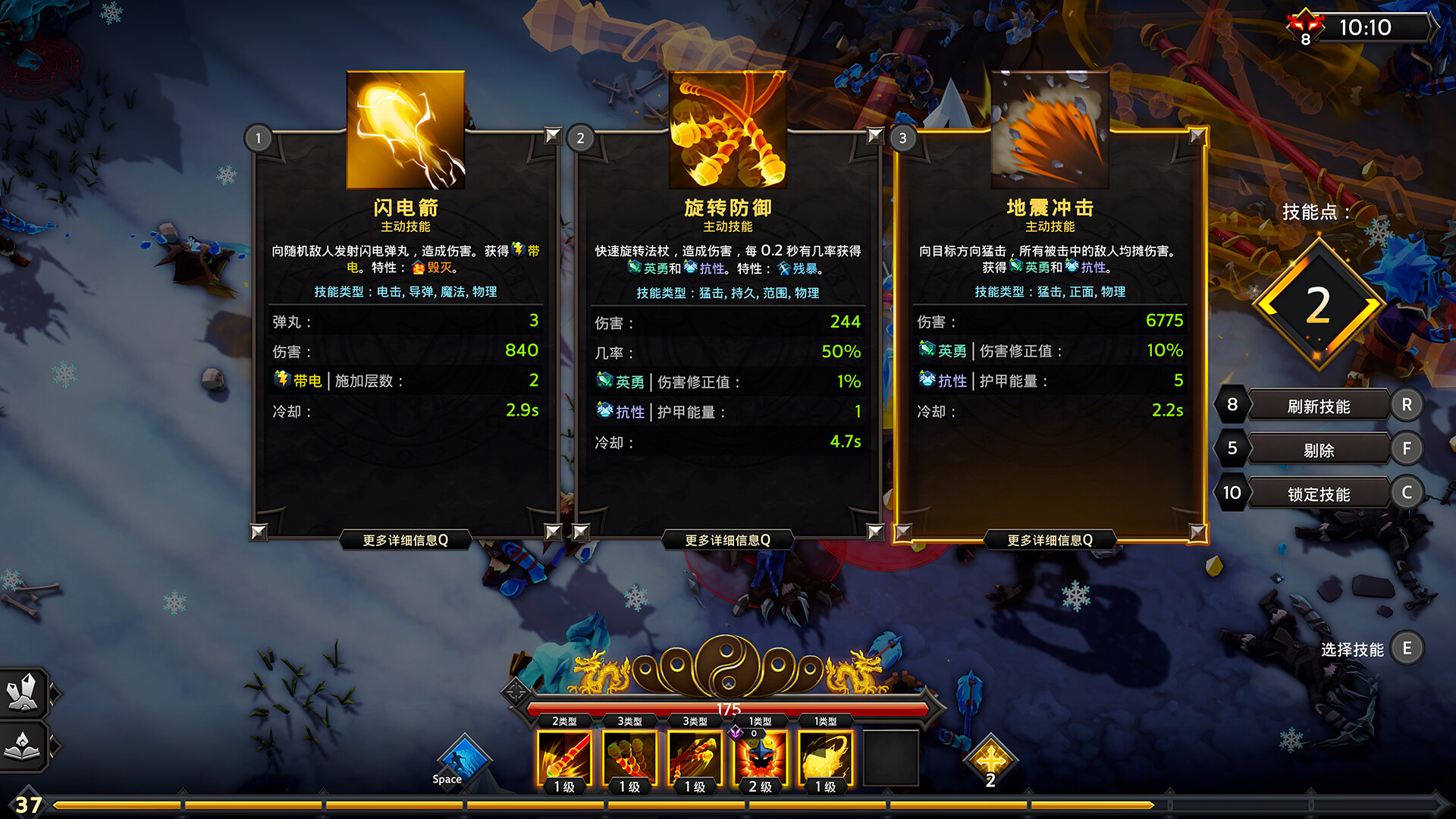
Task: Select the 地震冲击 earthquake skill icon
Action: click(x=1050, y=130)
